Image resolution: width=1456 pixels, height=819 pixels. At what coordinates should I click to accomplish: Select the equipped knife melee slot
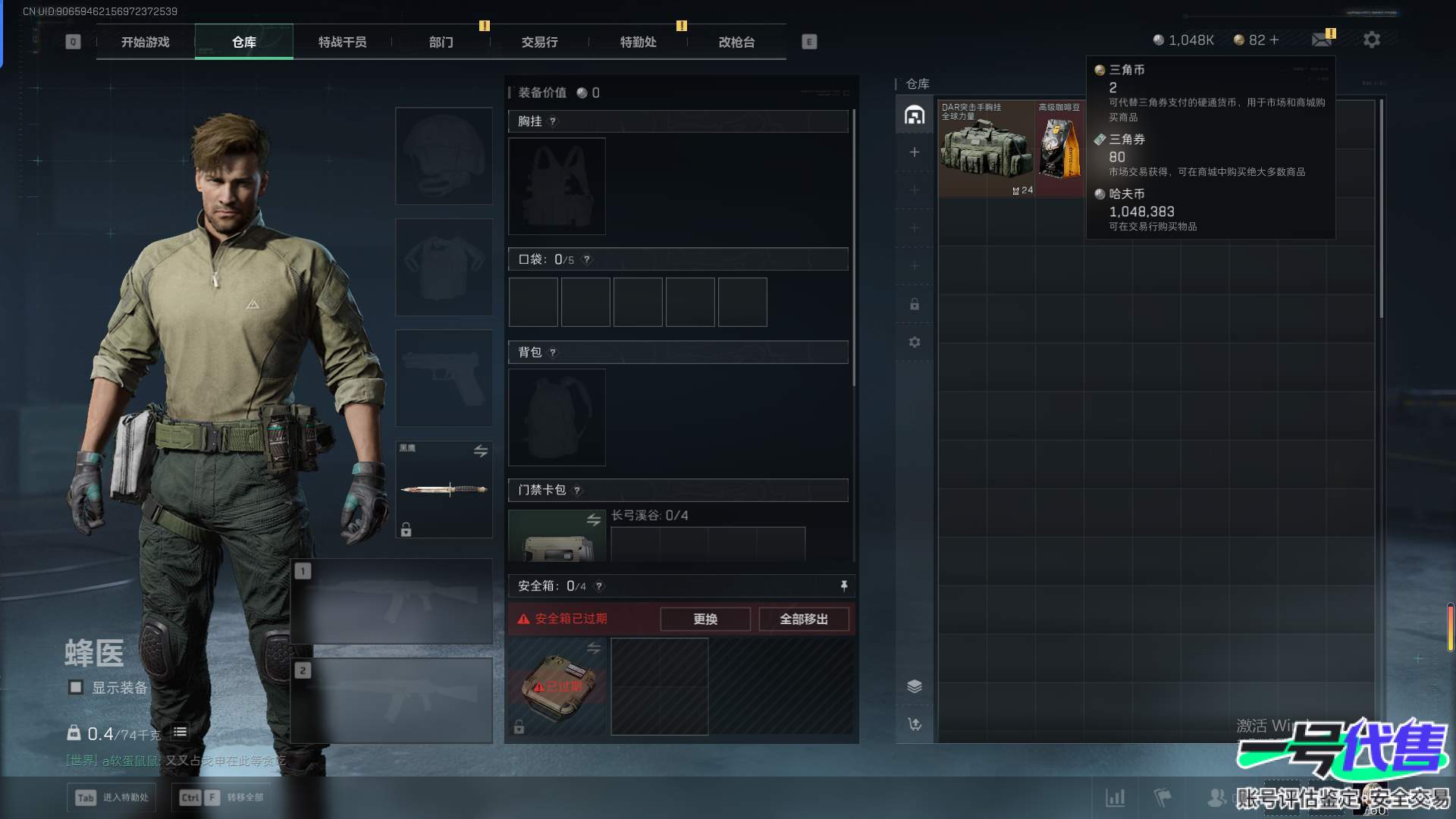444,490
